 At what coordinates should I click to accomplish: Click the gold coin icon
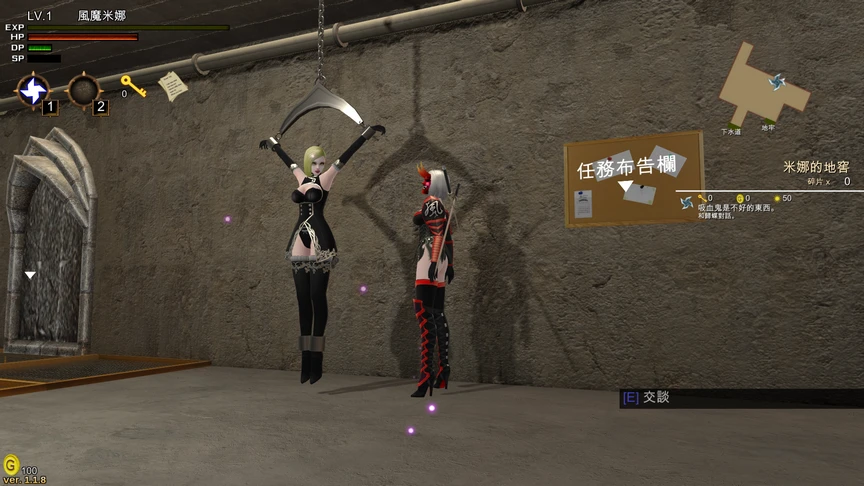(x=11, y=465)
